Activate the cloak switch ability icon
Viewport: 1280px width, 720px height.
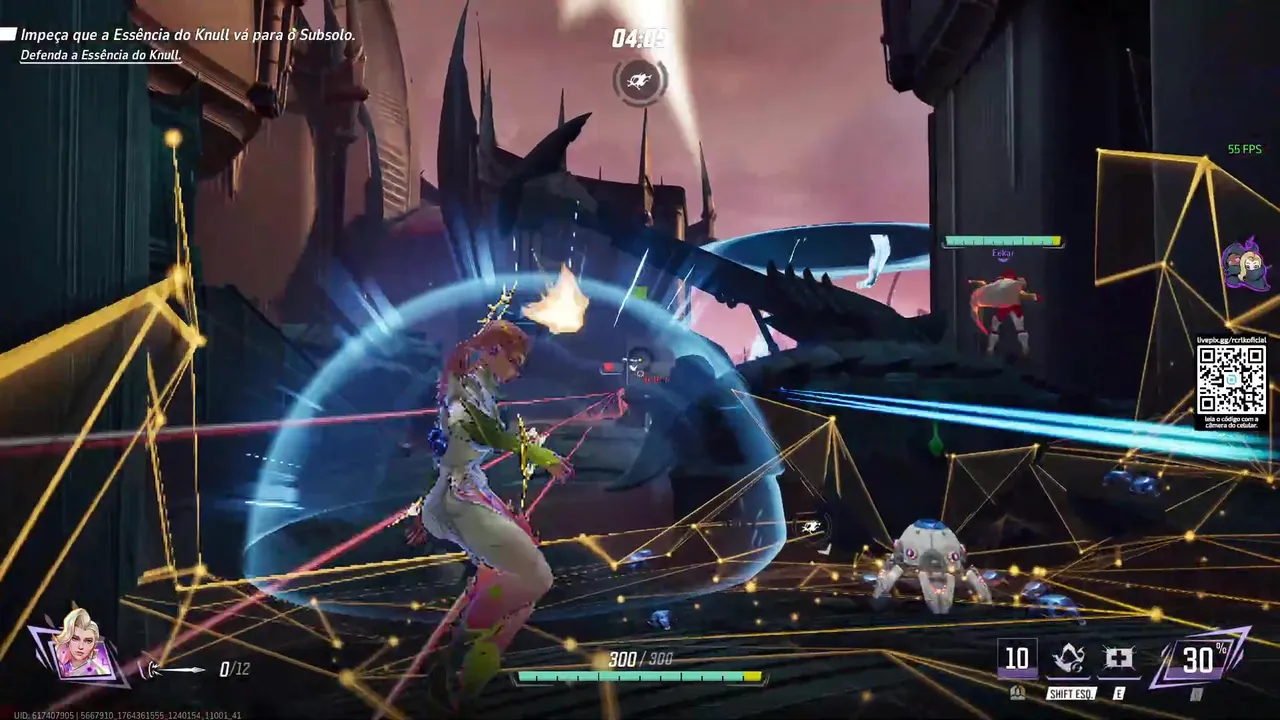1068,659
